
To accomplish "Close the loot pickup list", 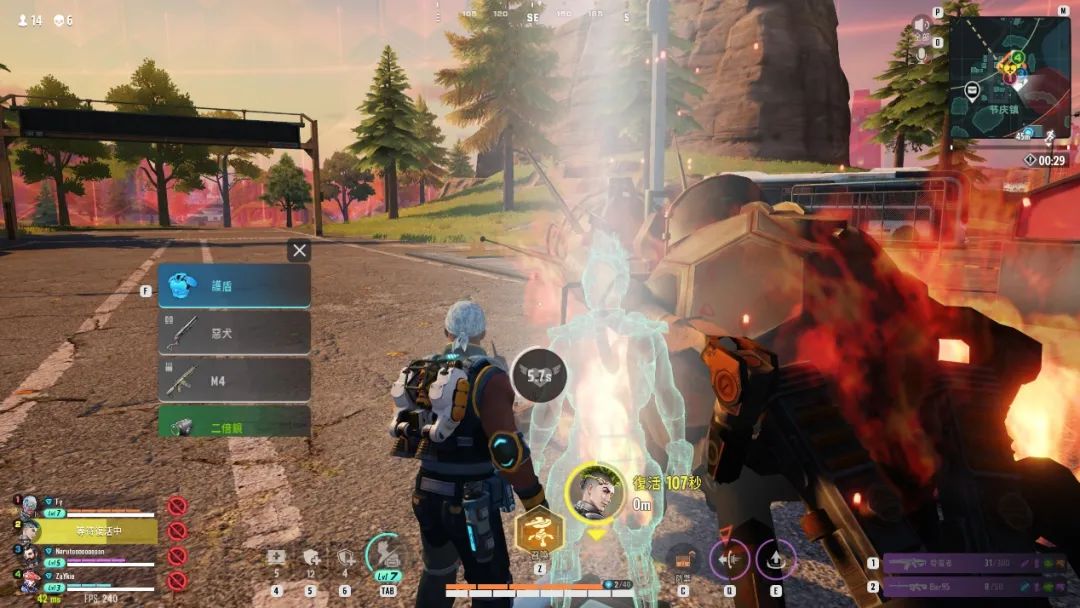I will point(299,250).
